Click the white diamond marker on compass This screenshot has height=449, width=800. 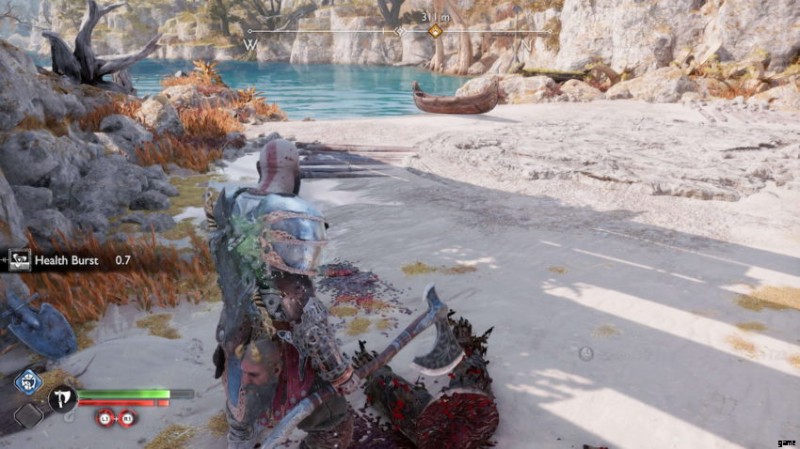[x=401, y=32]
